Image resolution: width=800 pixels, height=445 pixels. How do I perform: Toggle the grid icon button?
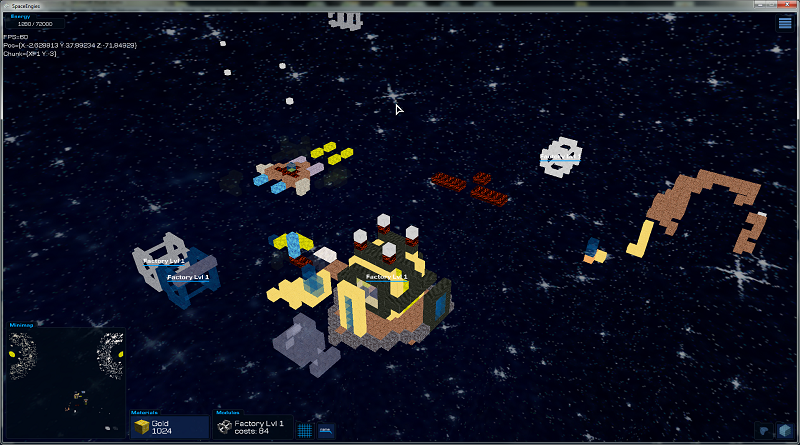pyautogui.click(x=305, y=431)
